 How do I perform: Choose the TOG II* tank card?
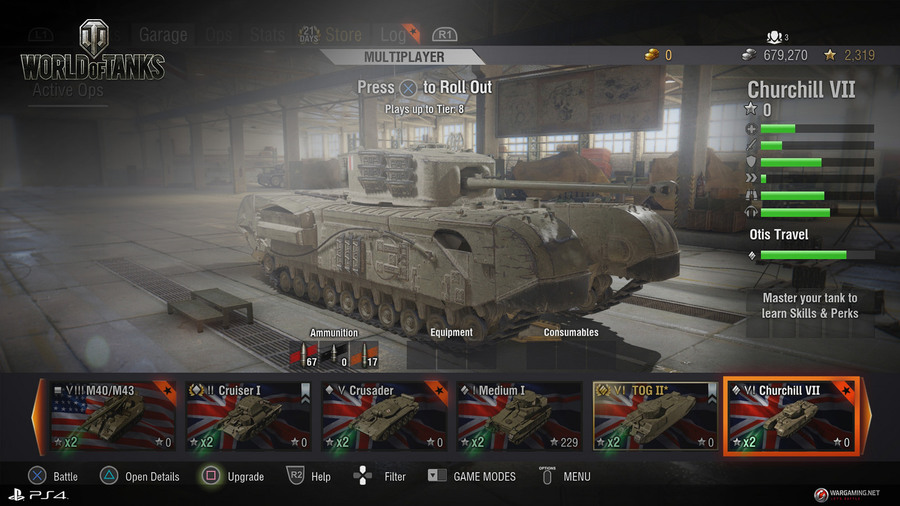pos(655,416)
